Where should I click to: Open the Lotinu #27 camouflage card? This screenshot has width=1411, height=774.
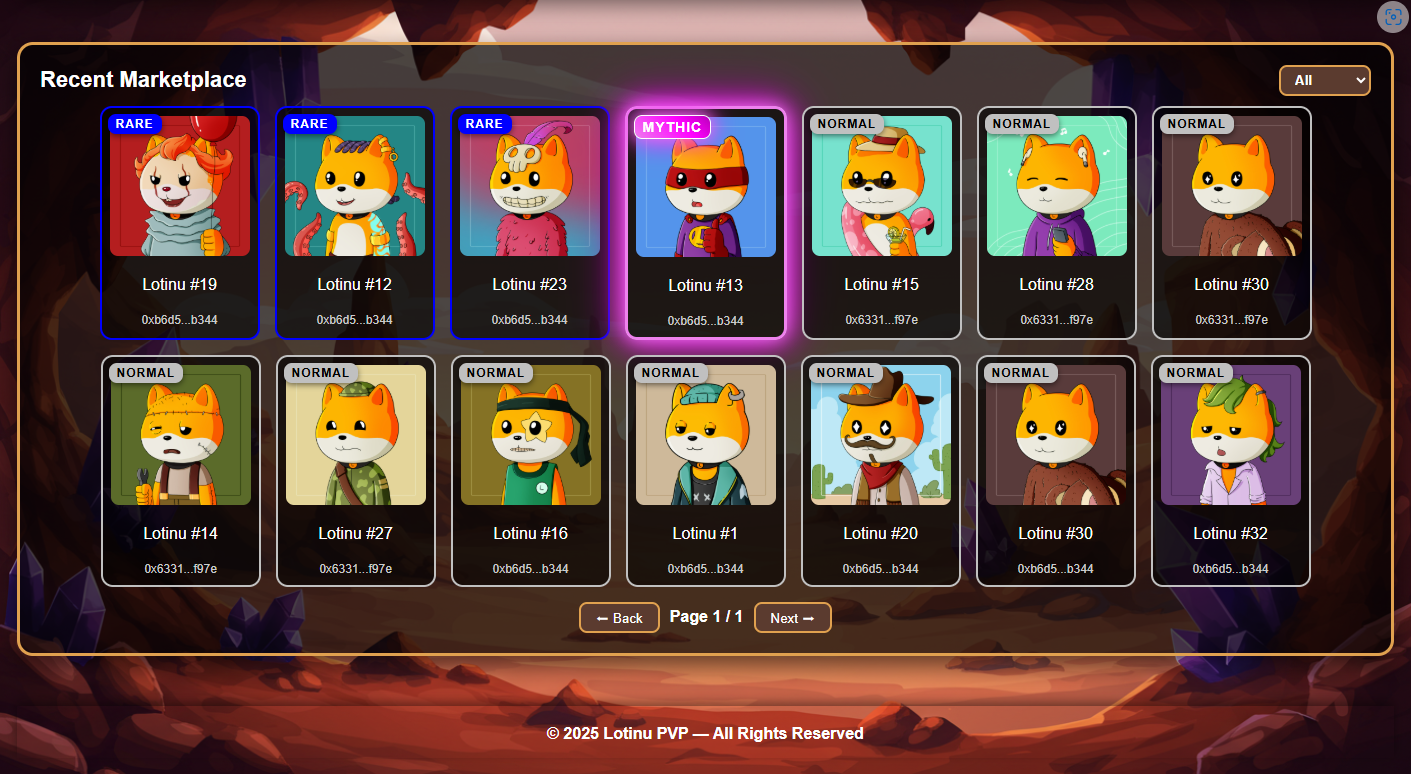[x=356, y=470]
